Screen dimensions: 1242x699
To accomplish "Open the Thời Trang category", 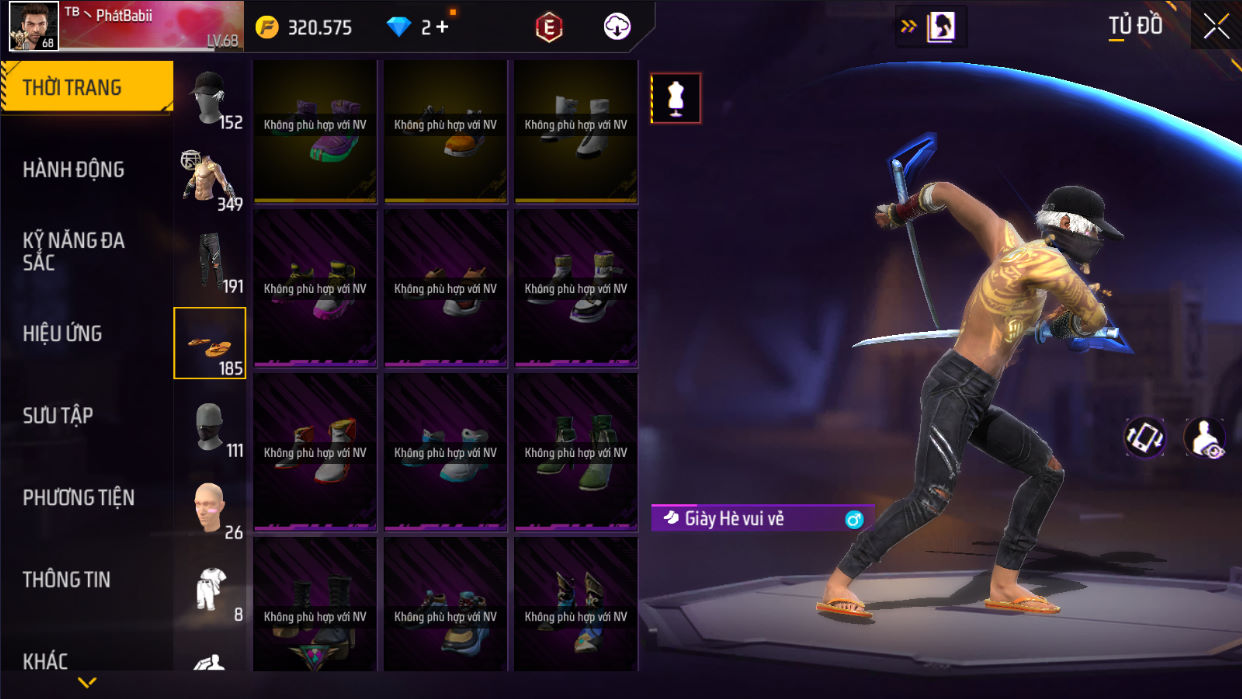I will (x=86, y=88).
